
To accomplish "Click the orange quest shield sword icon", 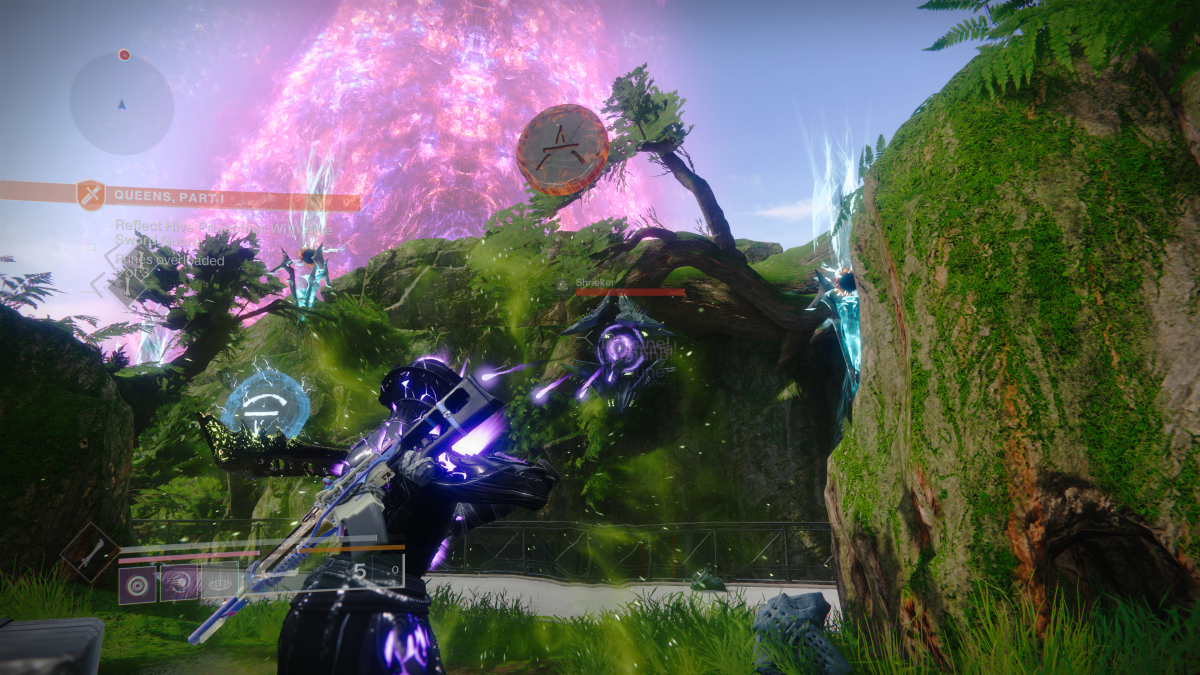I will pos(91,195).
